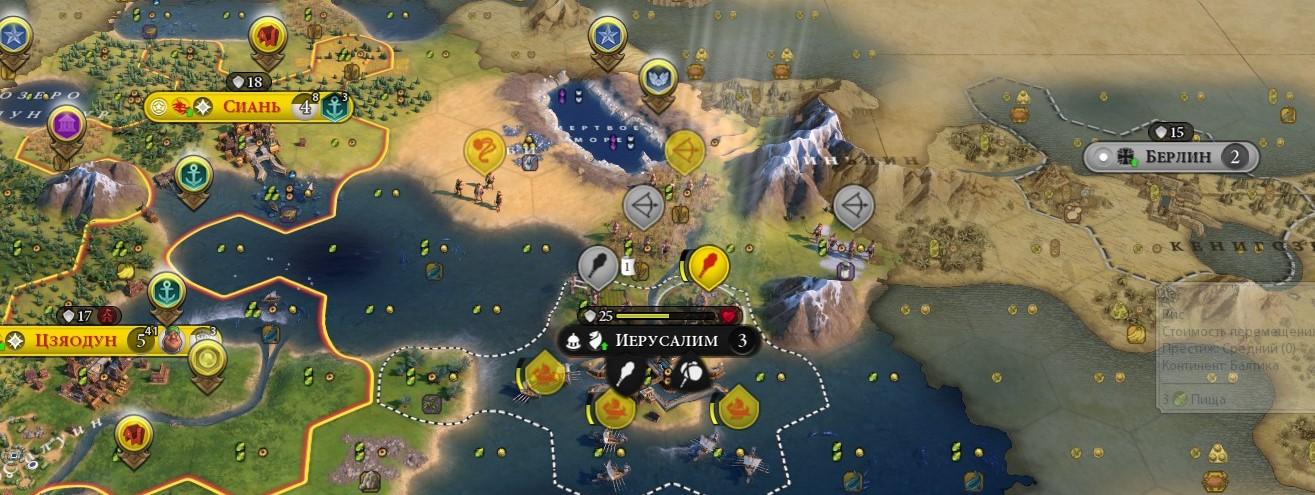Image resolution: width=1315 pixels, height=495 pixels.
Task: Select the Сиань city banner
Action: point(245,106)
